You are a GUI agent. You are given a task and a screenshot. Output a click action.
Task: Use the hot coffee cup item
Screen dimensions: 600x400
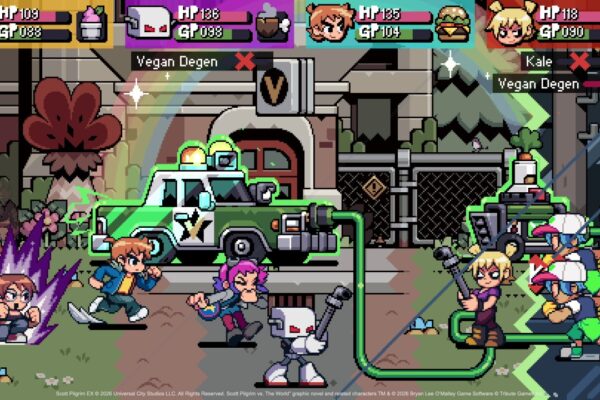click(x=271, y=22)
